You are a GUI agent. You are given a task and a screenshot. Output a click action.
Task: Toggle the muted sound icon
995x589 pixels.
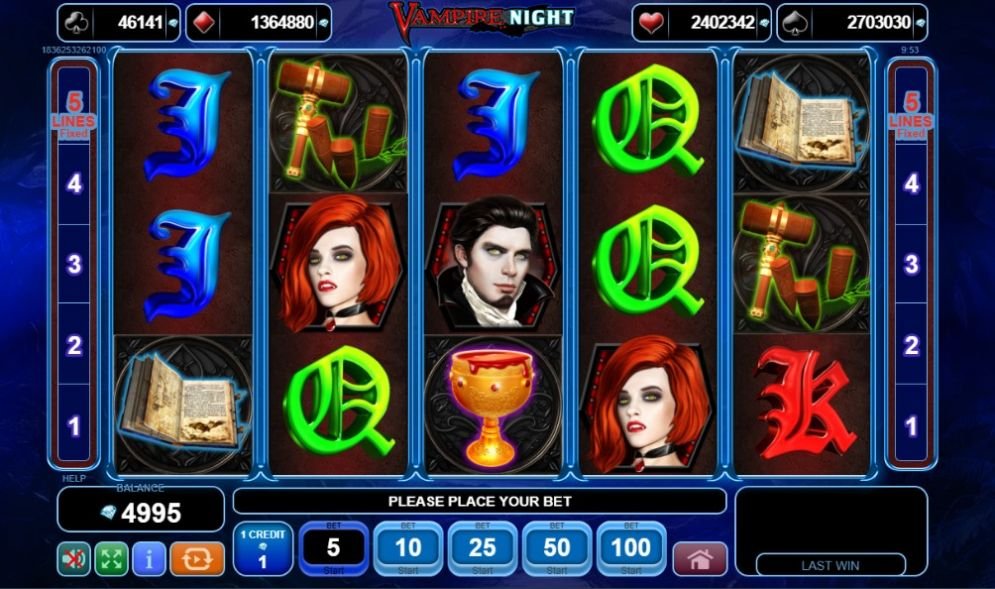(73, 559)
